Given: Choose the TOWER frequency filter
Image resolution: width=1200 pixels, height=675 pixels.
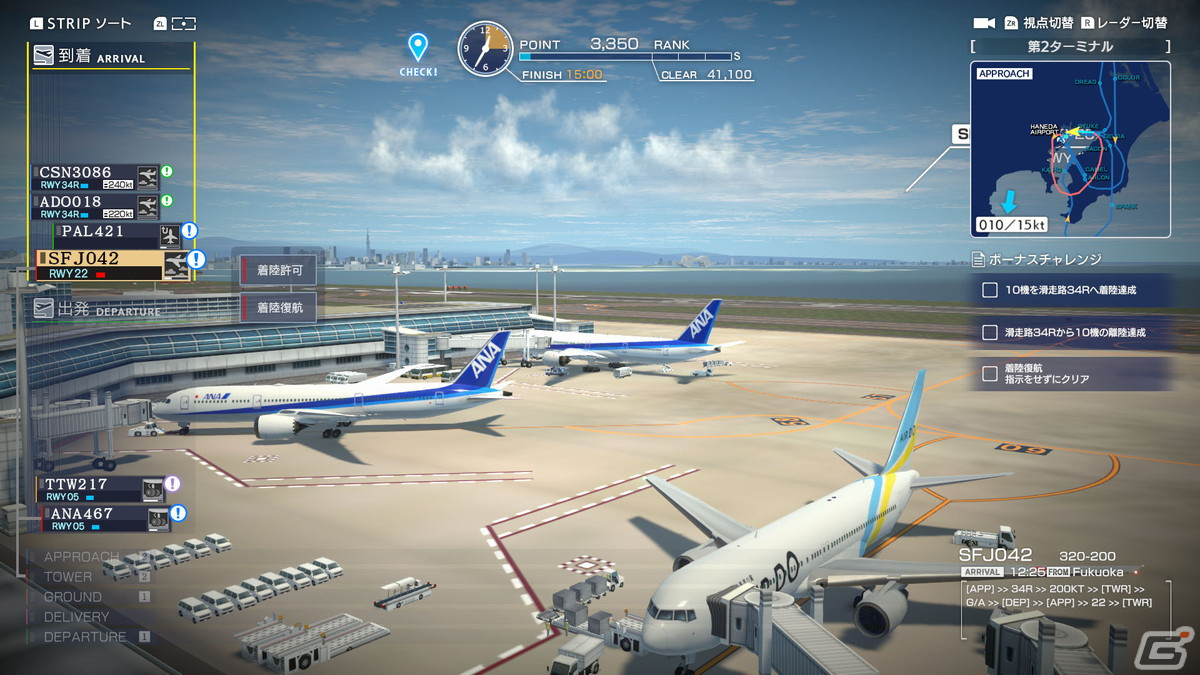Looking at the screenshot, I should point(68,577).
